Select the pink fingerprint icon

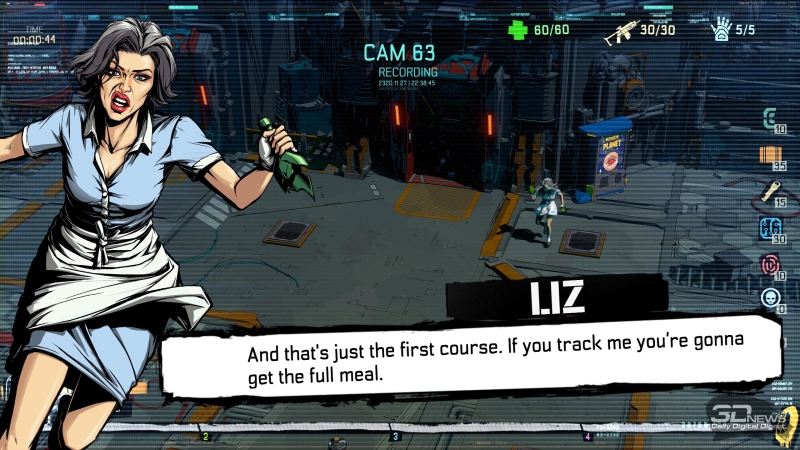pyautogui.click(x=770, y=264)
